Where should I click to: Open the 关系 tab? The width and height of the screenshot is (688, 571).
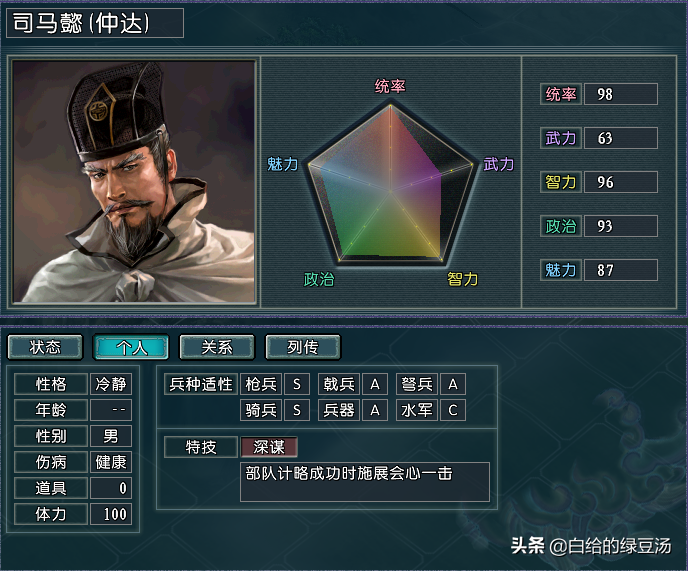click(217, 347)
